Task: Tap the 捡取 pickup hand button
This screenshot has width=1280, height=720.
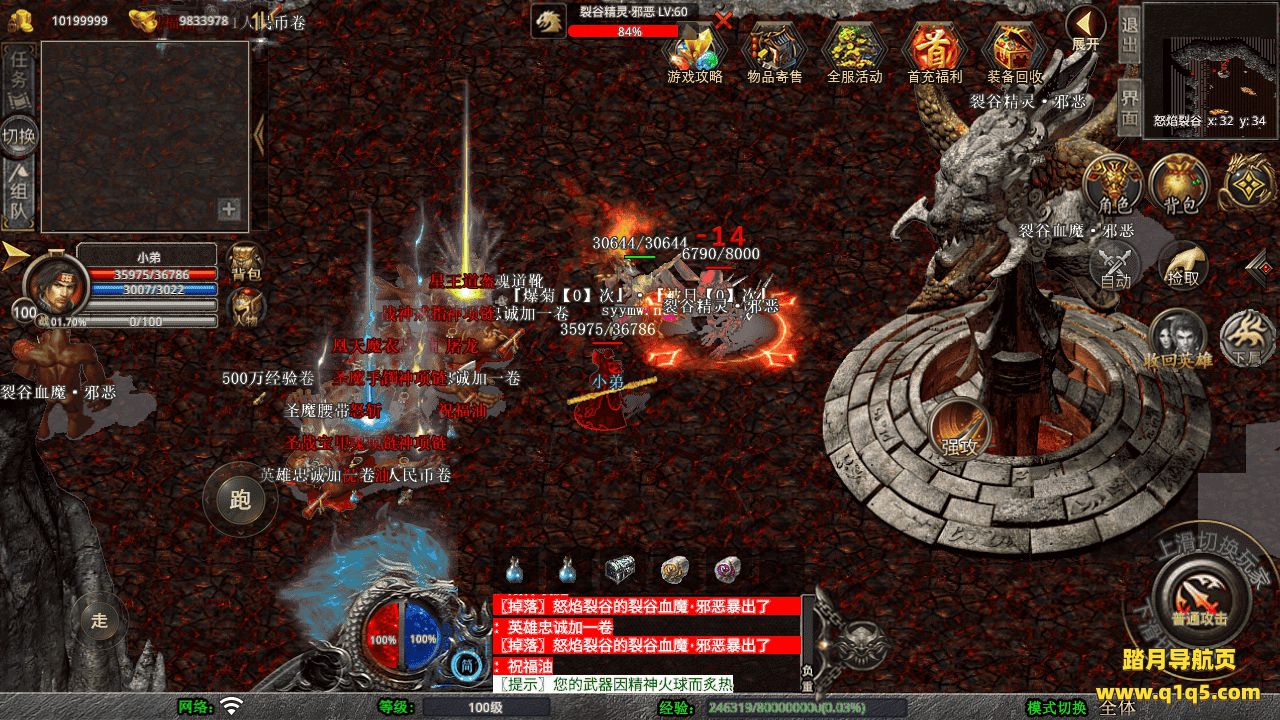Action: [x=1183, y=265]
